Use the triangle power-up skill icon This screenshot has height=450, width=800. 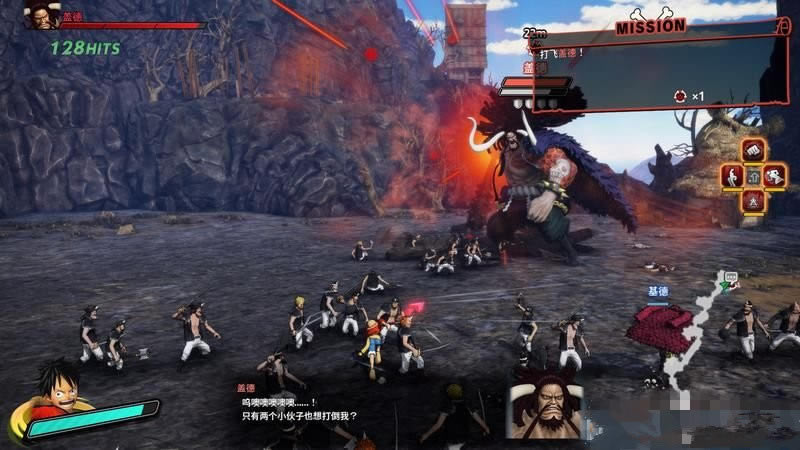(753, 200)
